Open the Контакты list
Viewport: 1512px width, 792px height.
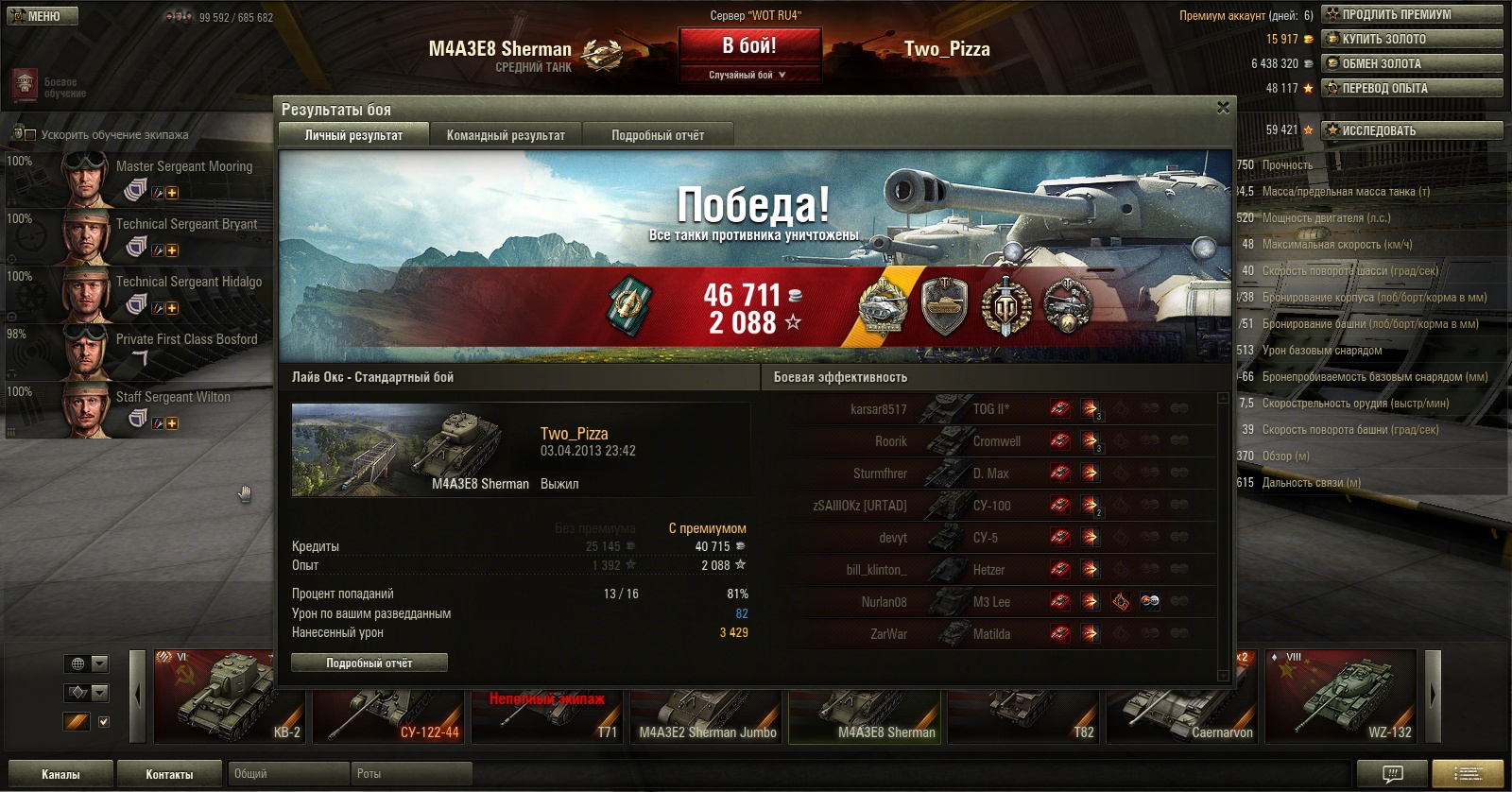tap(169, 774)
